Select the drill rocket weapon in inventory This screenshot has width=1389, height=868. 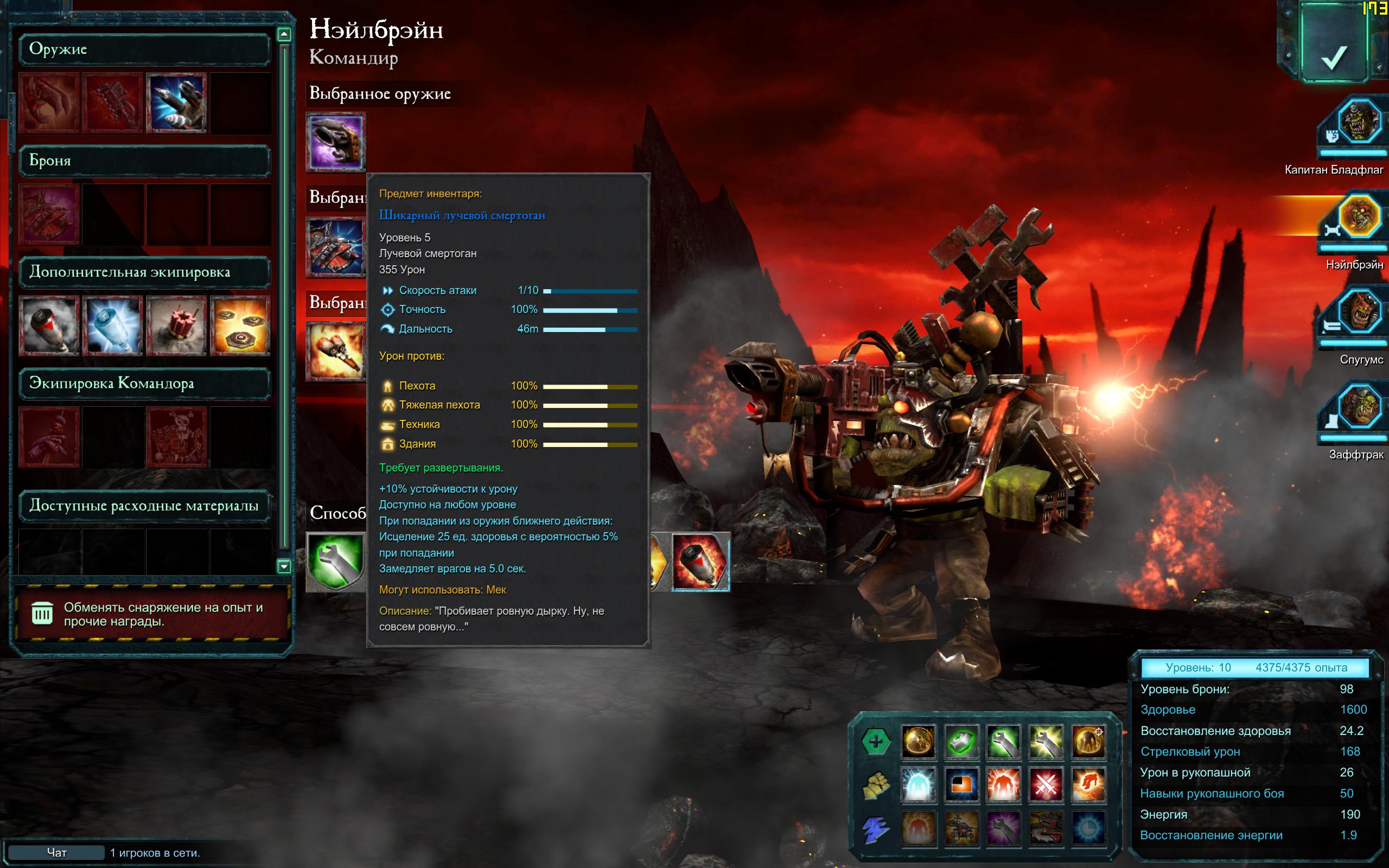(x=176, y=102)
